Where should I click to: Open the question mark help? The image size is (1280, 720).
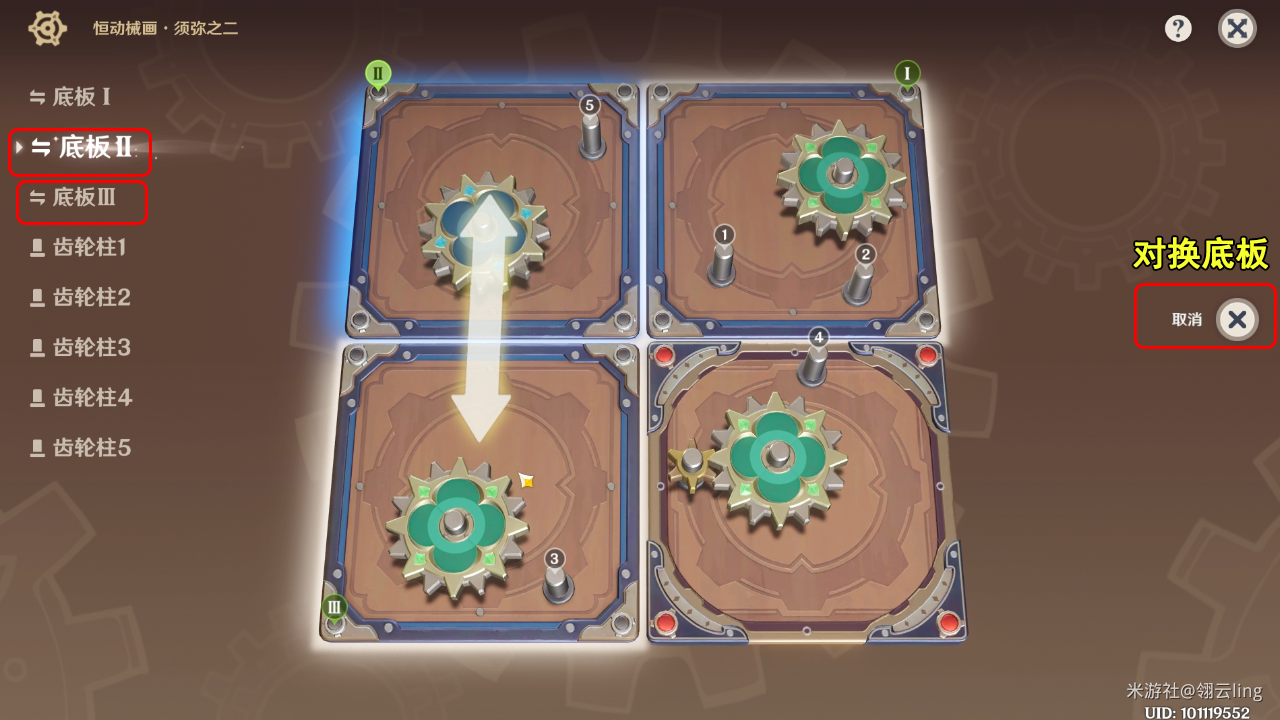[x=1178, y=28]
